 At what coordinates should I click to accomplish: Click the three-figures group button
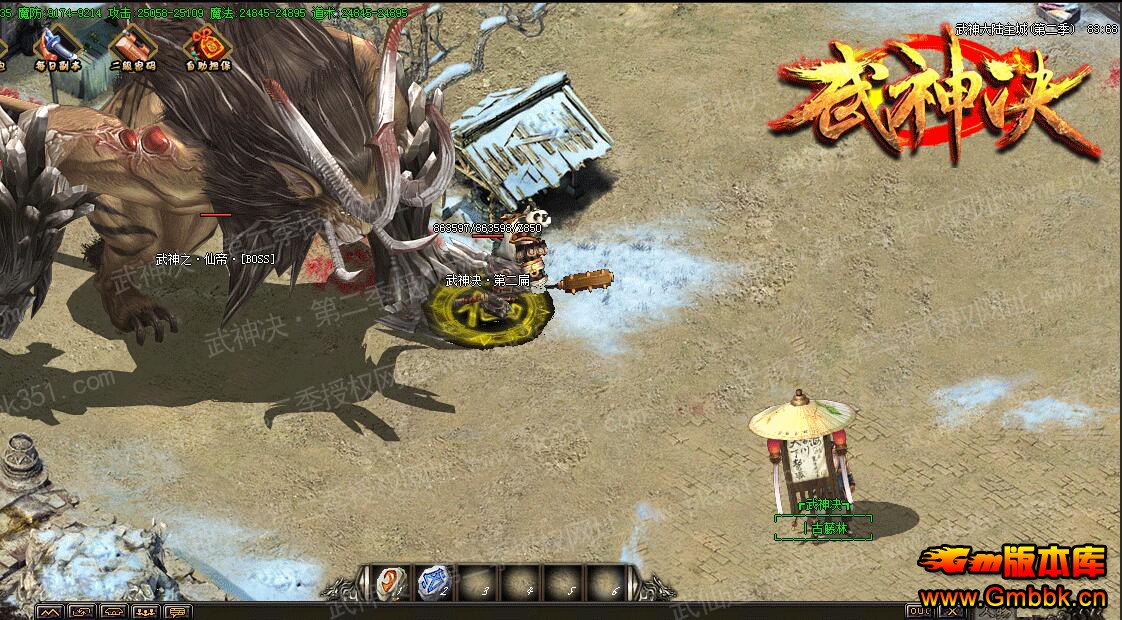pyautogui.click(x=146, y=611)
